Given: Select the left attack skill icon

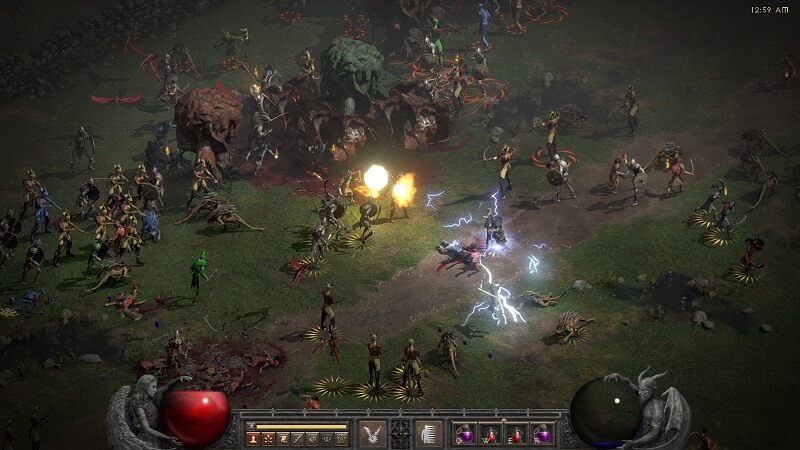Looking at the screenshot, I should [373, 432].
